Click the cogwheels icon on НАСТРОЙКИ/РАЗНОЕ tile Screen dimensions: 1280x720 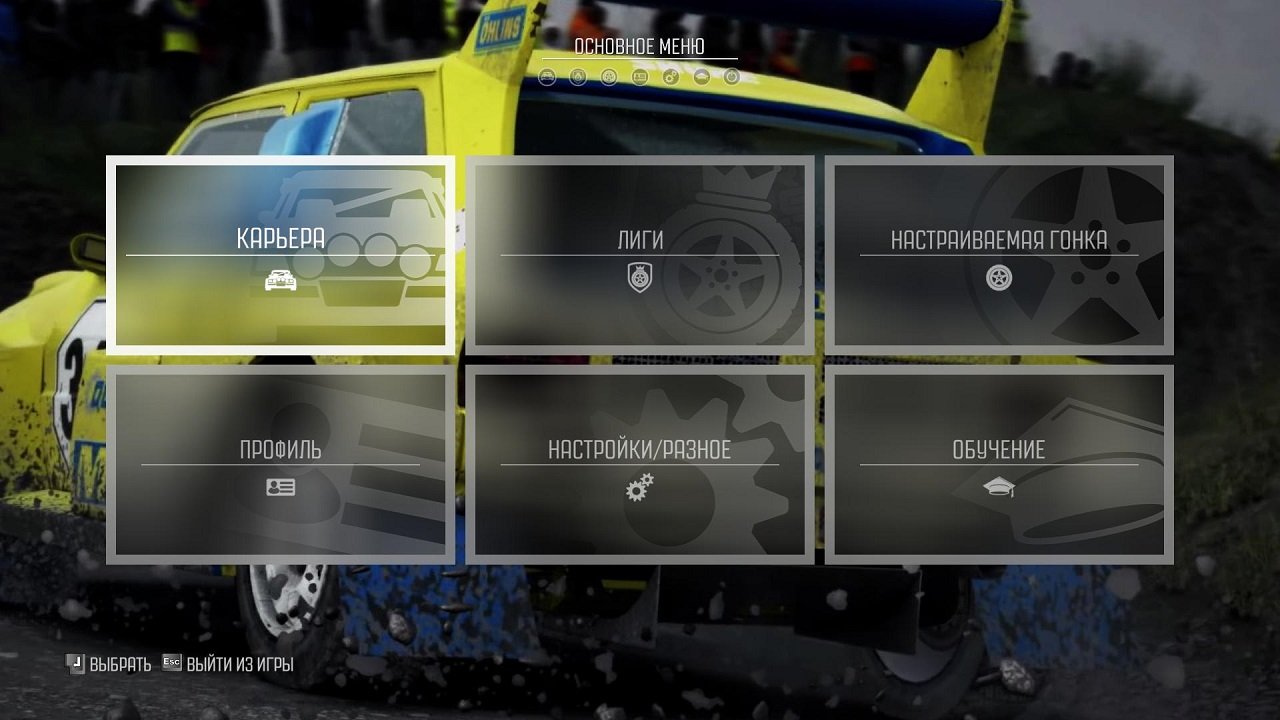[x=640, y=489]
